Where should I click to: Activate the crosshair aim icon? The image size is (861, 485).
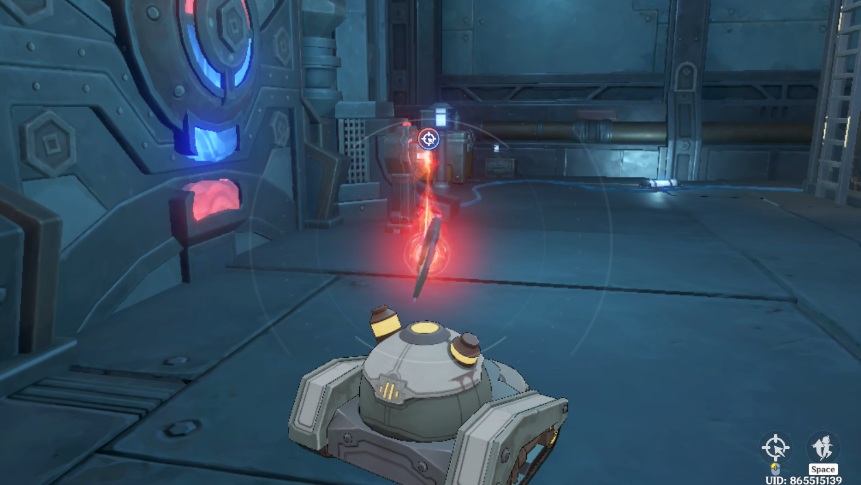[x=775, y=445]
